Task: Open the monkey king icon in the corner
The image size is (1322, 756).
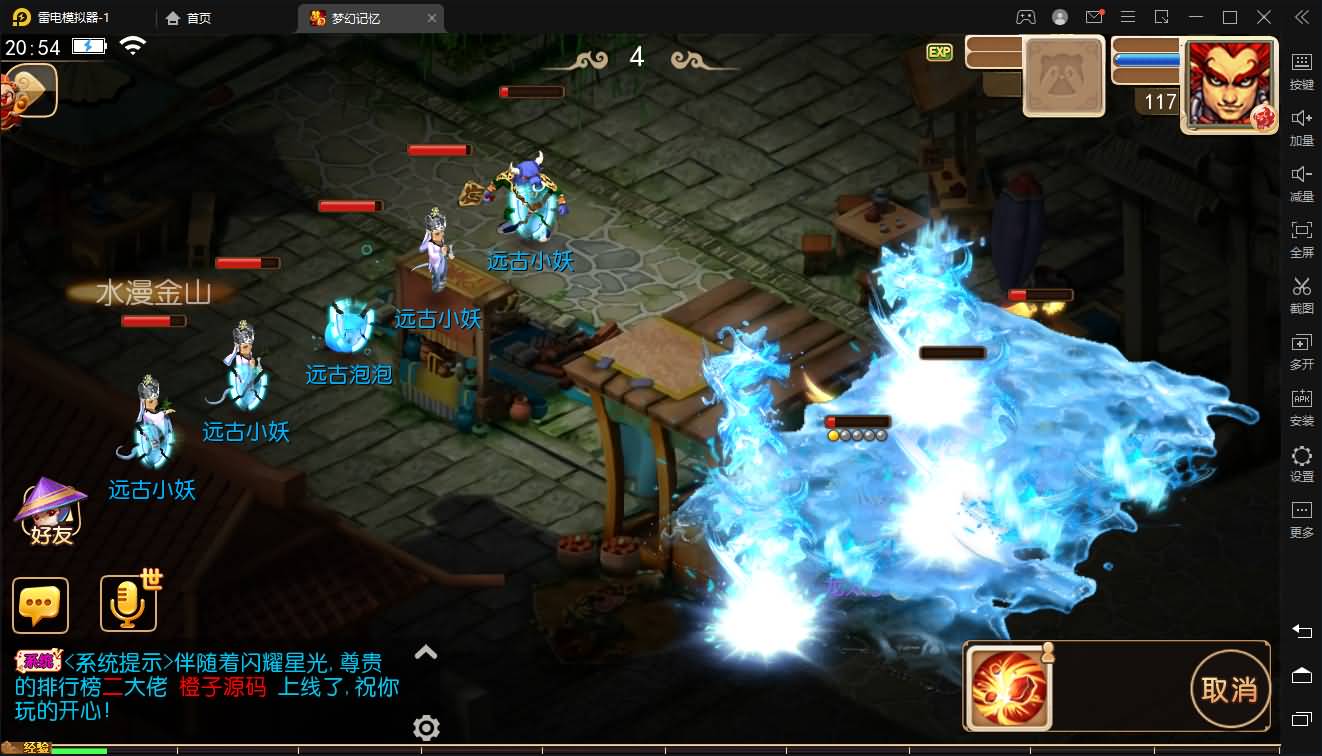Action: coord(28,91)
